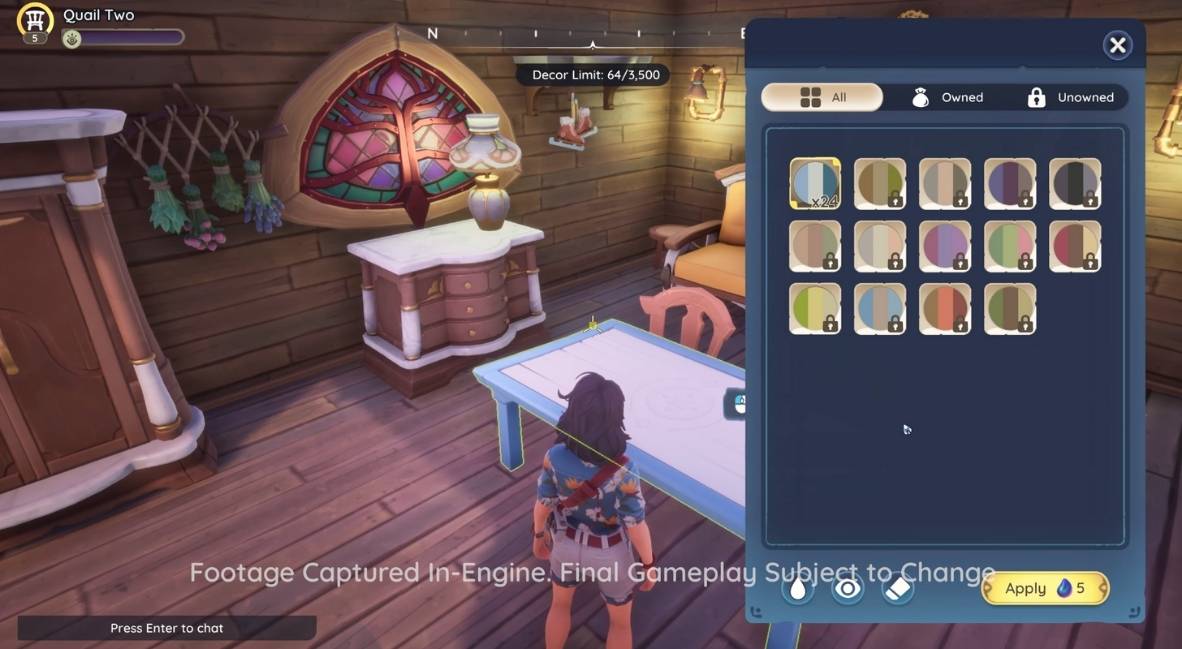Click the white droplet dye icon
The image size is (1182, 649).
798,589
